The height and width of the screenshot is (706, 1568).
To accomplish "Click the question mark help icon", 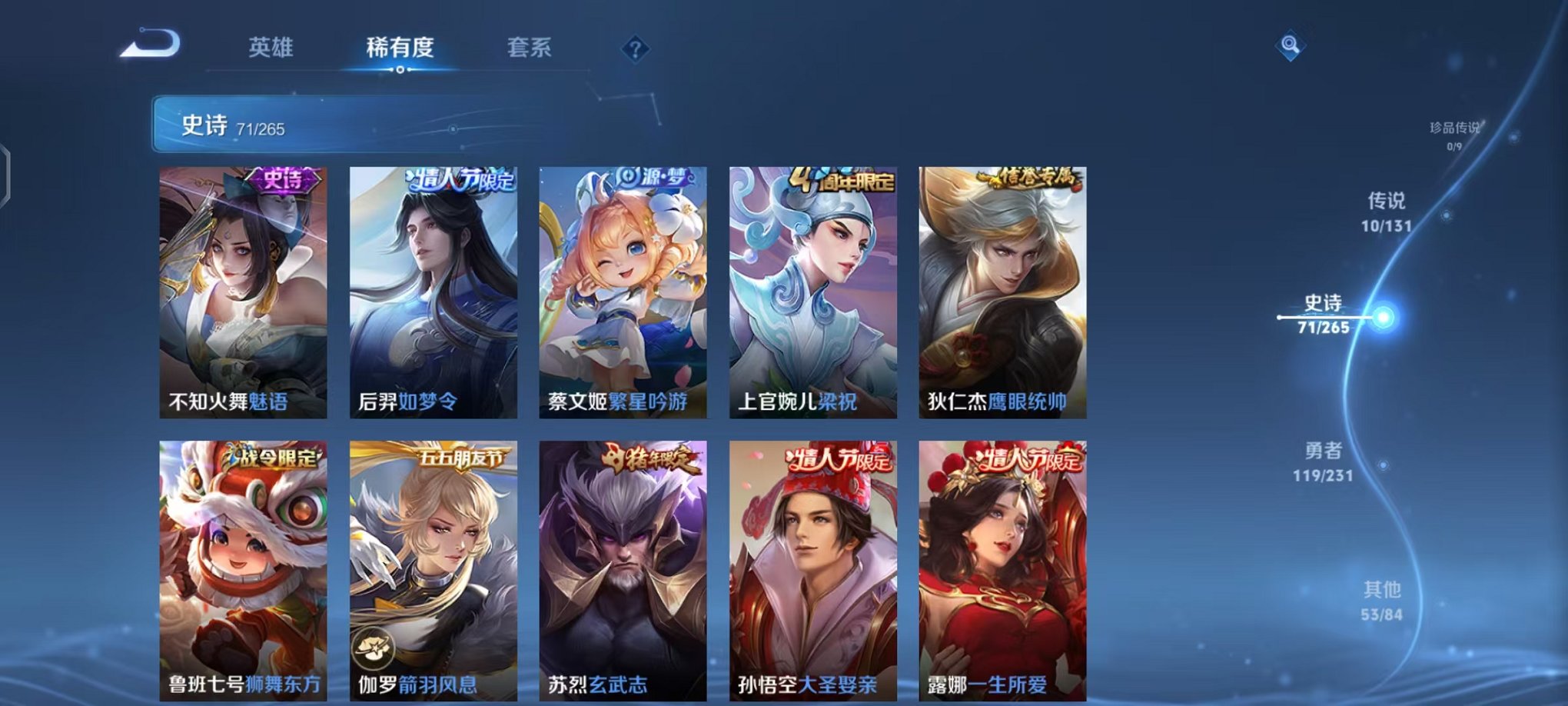I will (x=634, y=49).
